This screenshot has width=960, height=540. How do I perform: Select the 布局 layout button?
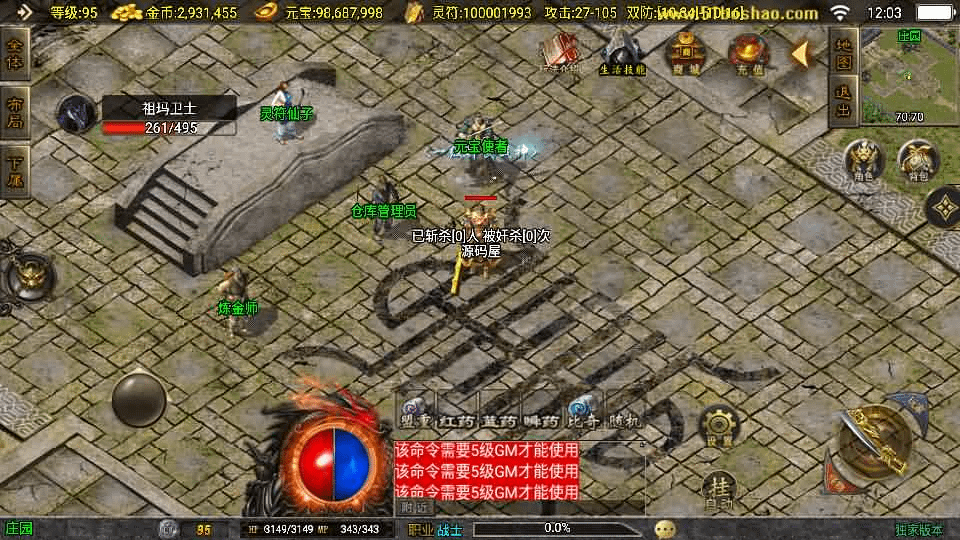[15, 113]
